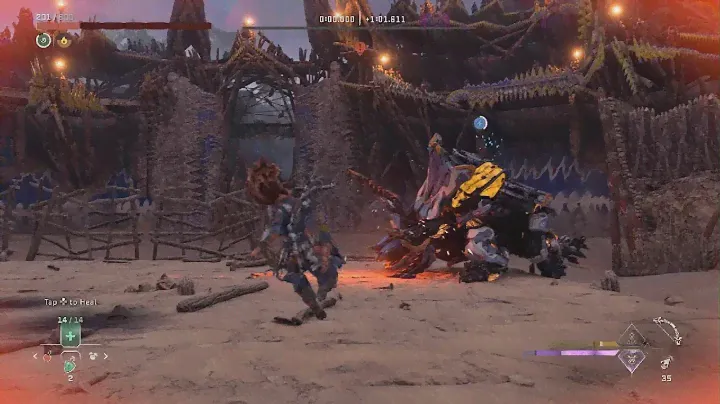Select the green potion tool slot

point(70,366)
